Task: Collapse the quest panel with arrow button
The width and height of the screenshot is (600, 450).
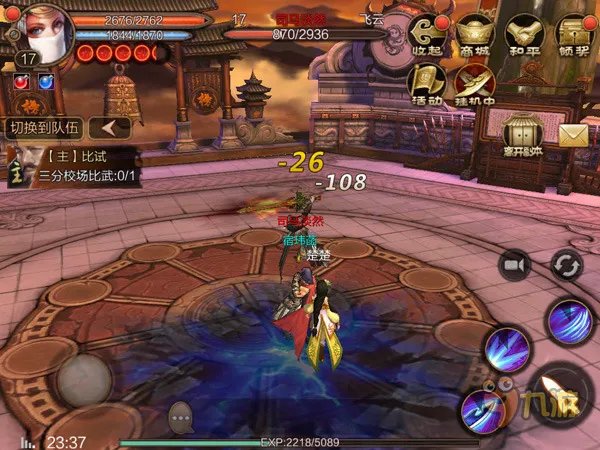Action: tap(113, 128)
